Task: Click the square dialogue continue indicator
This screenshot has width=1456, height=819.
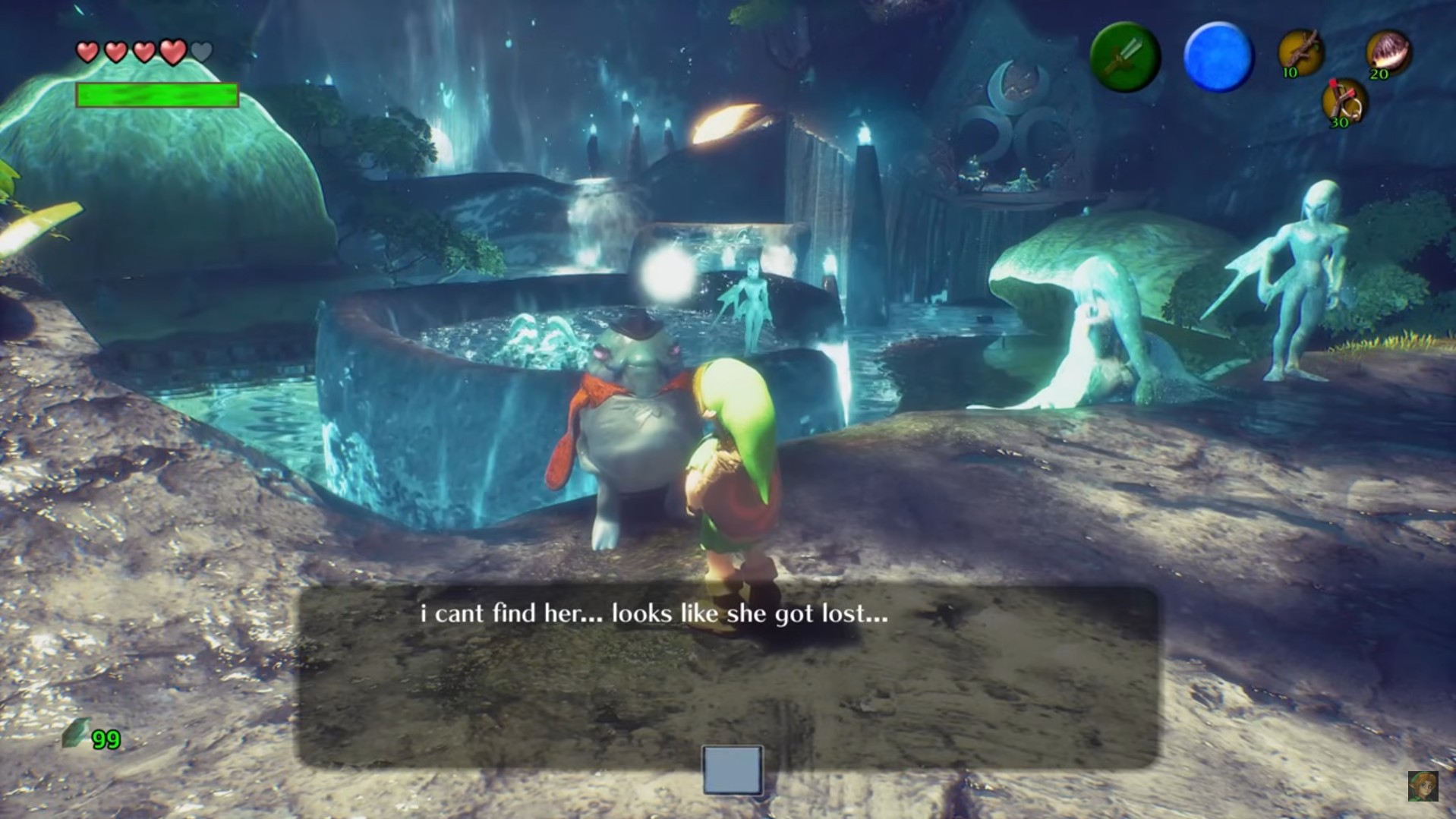Action: 733,770
